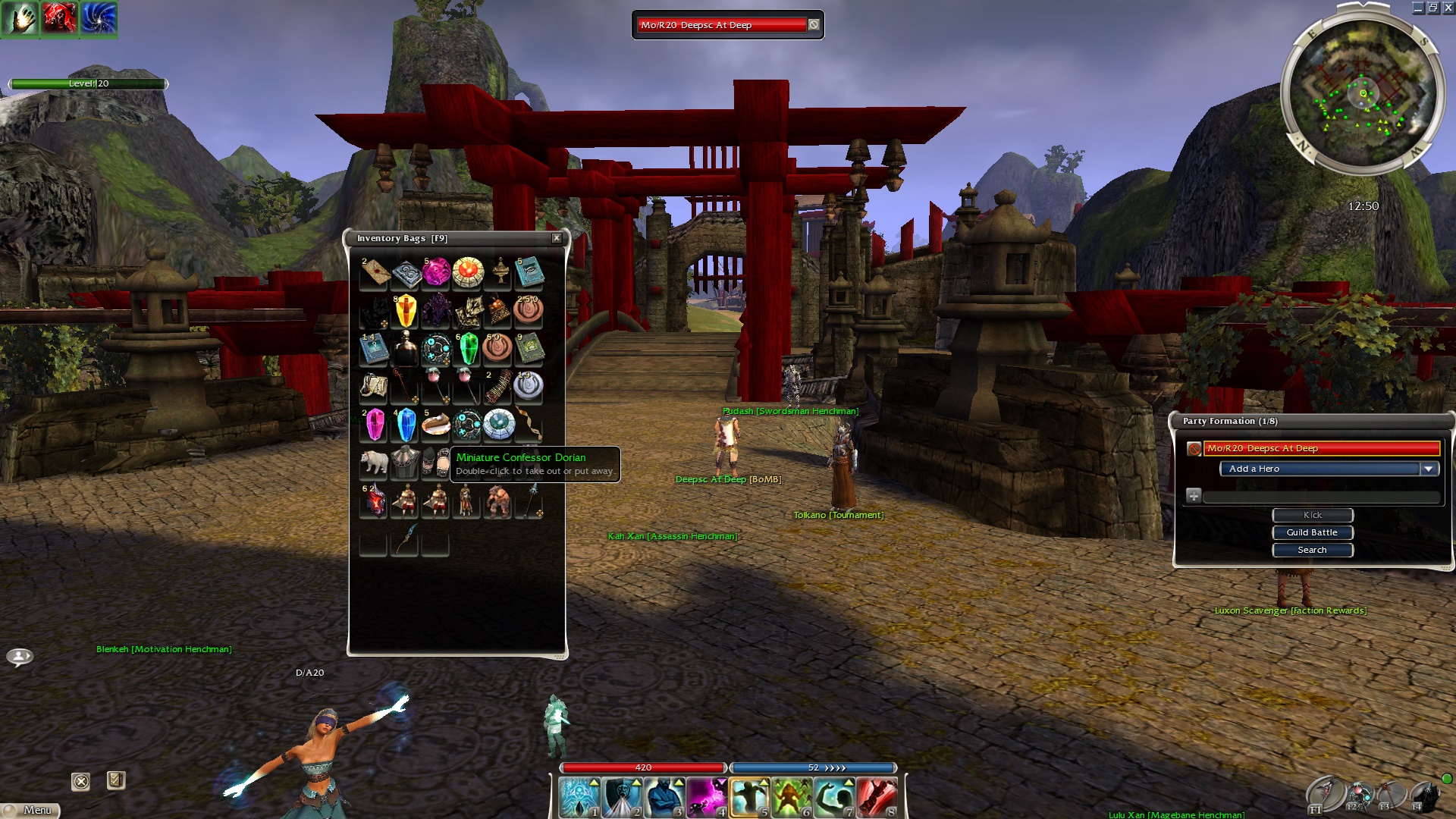
Task: Select the yellow crystal stack of 8
Action: click(406, 310)
